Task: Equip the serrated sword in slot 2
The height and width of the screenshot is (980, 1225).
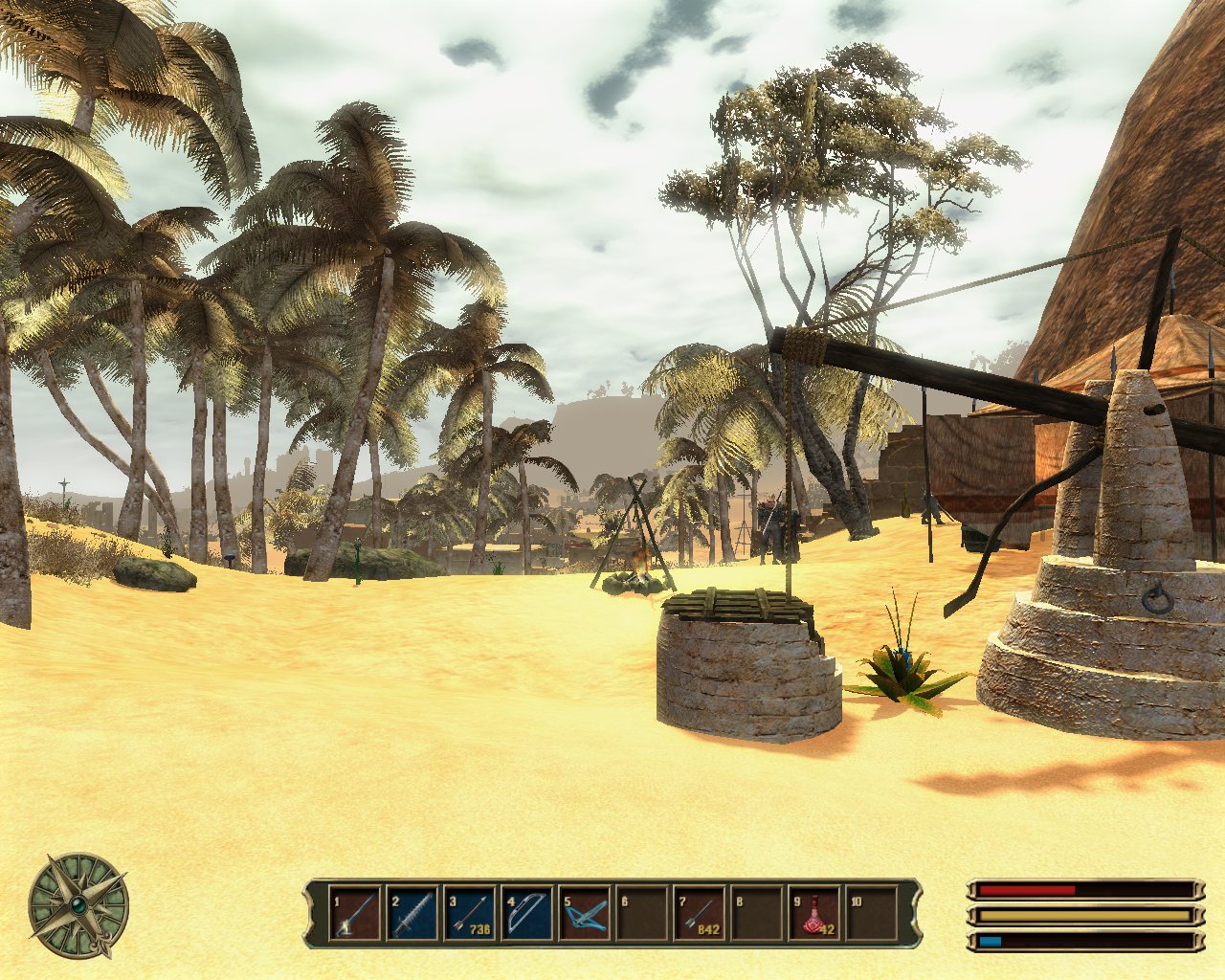Action: 412,914
